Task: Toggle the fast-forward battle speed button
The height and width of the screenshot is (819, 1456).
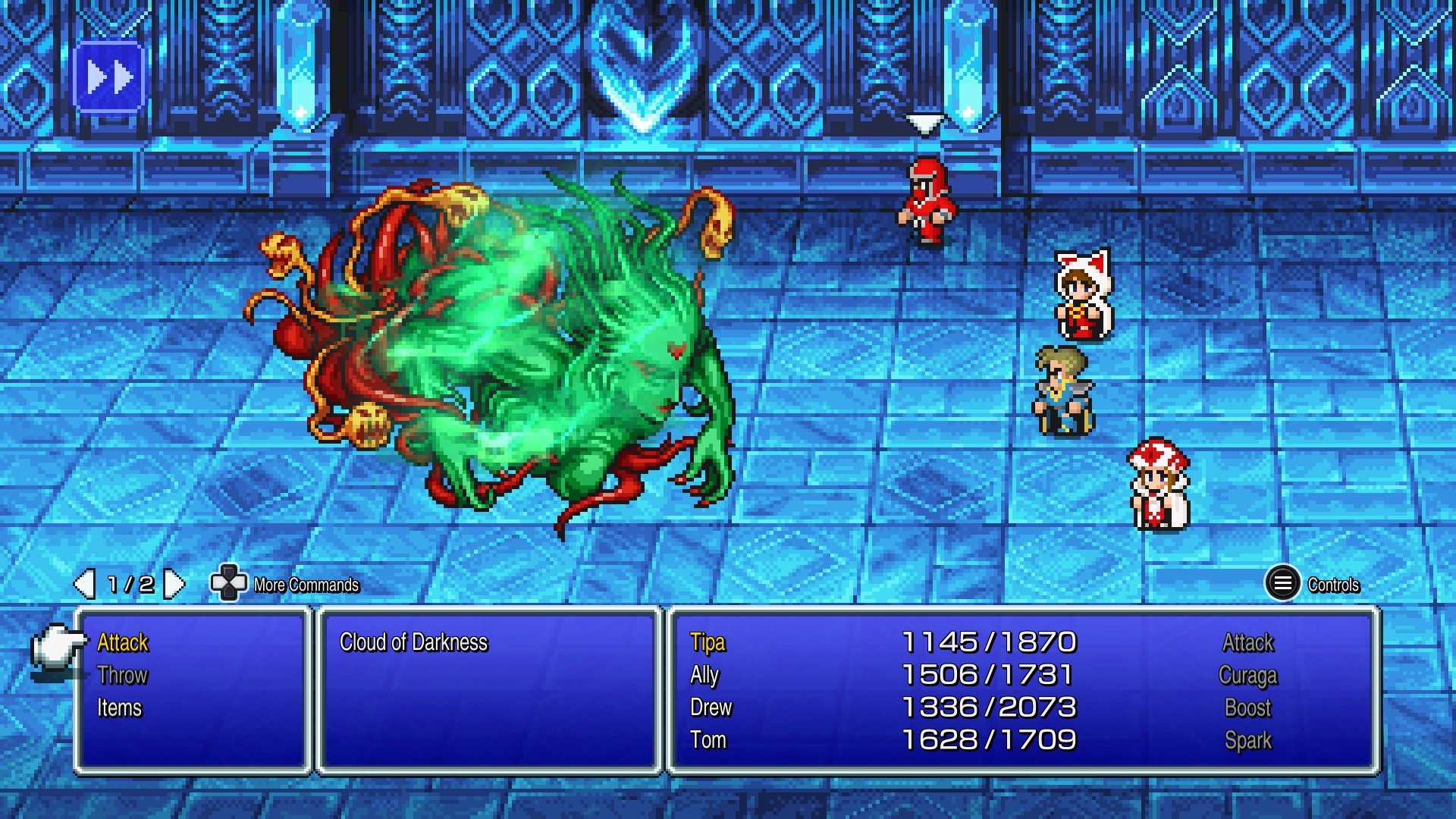Action: [x=109, y=77]
